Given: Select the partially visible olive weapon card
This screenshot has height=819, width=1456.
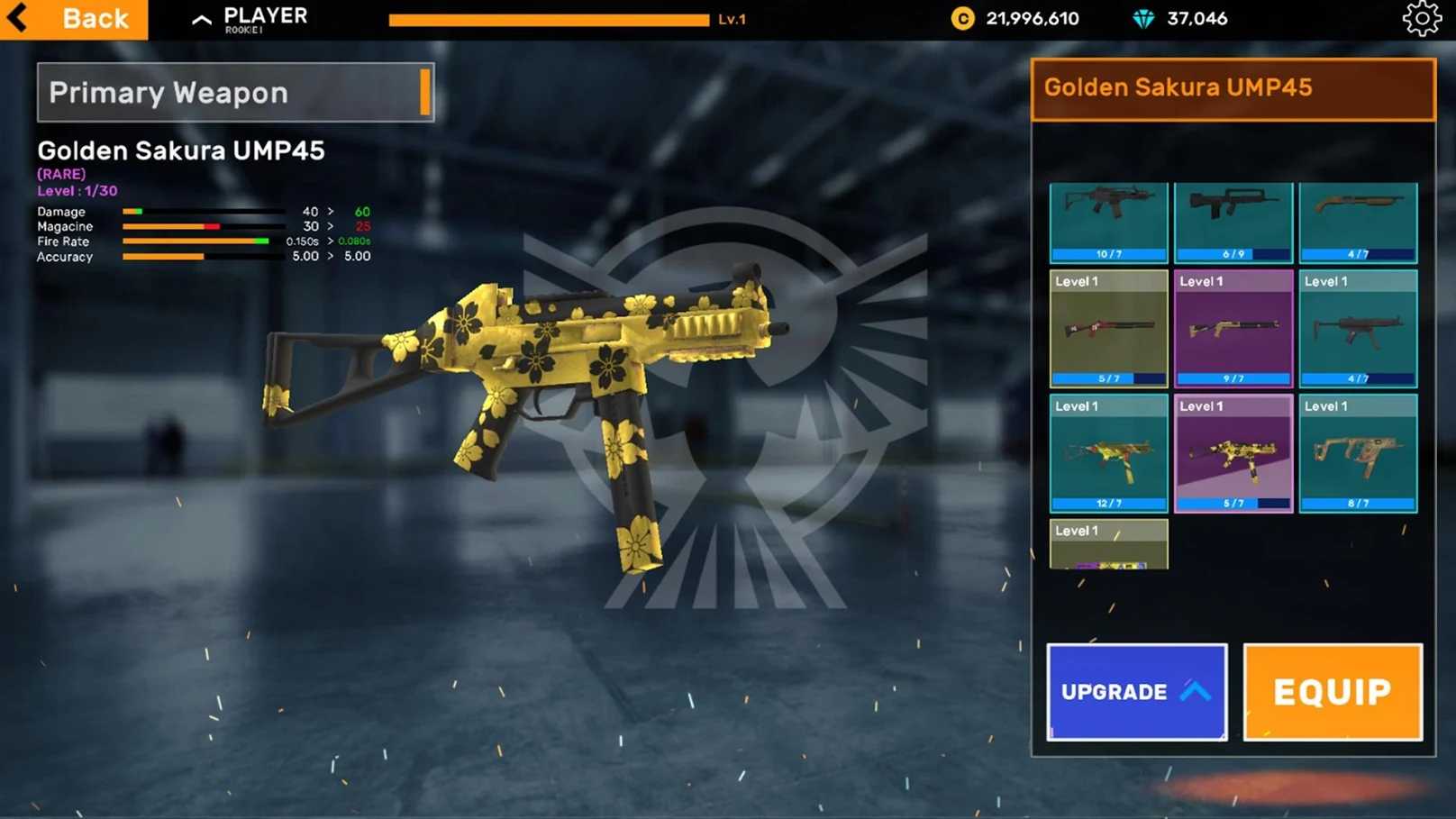Looking at the screenshot, I should [x=1108, y=544].
